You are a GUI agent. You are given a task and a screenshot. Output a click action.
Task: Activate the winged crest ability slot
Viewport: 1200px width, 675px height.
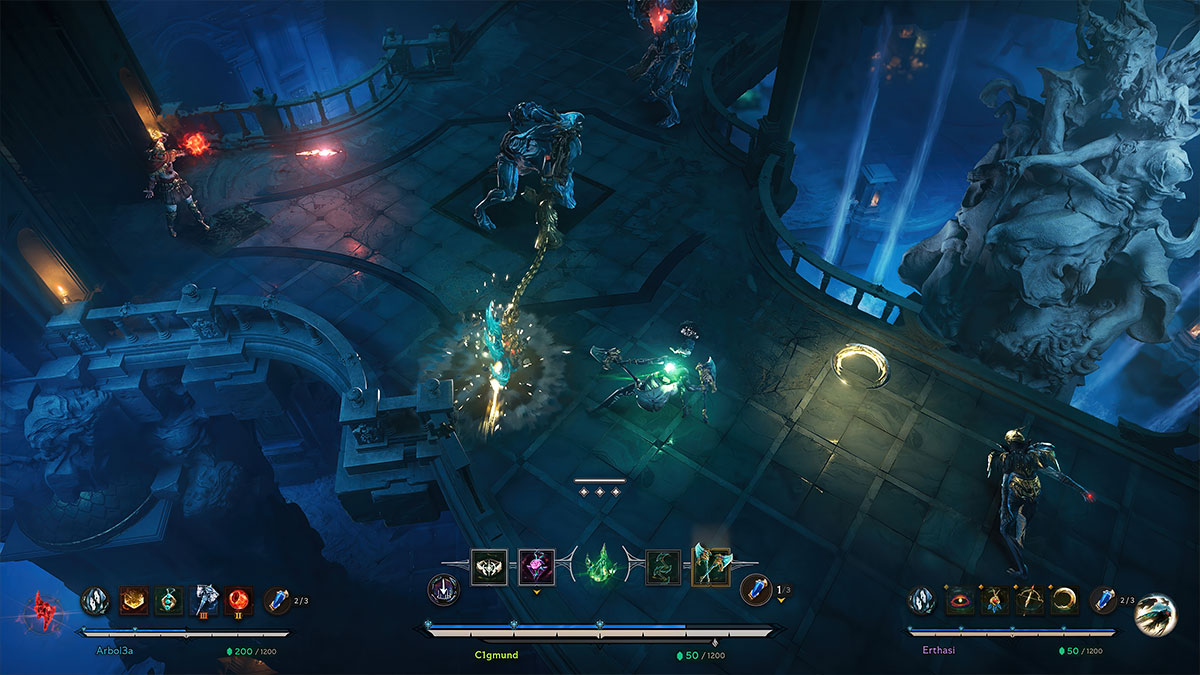click(x=489, y=567)
